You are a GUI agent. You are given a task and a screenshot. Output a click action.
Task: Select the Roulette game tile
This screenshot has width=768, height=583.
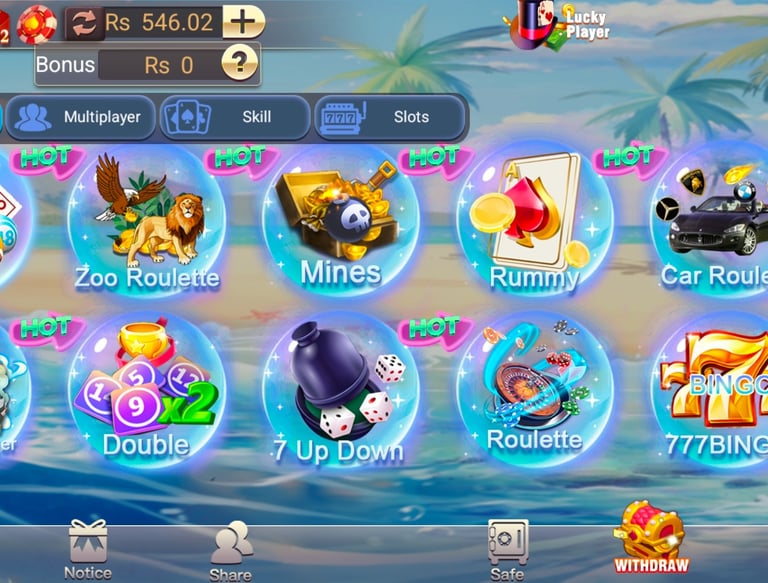(x=534, y=392)
